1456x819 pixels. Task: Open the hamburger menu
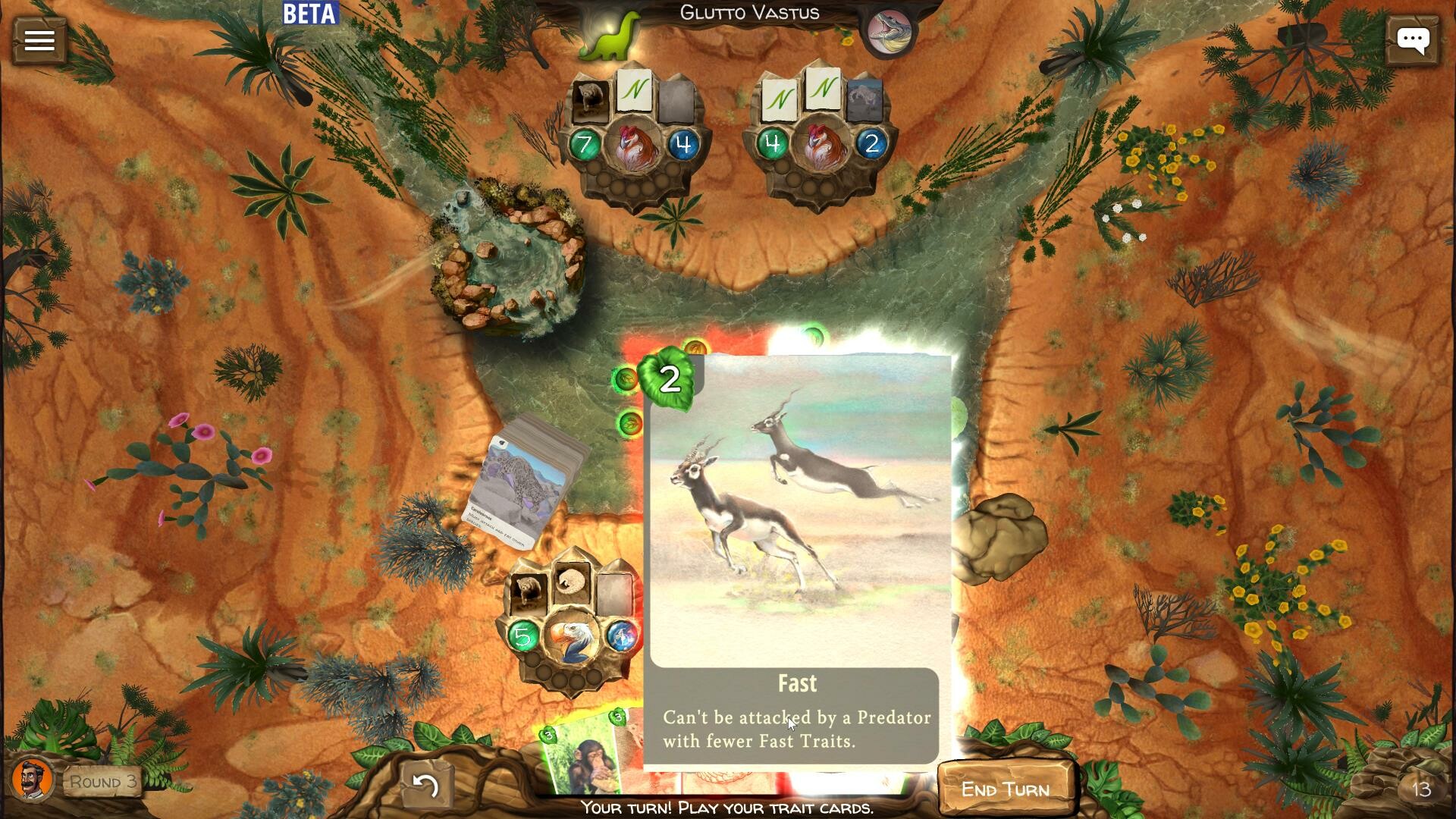coord(39,39)
